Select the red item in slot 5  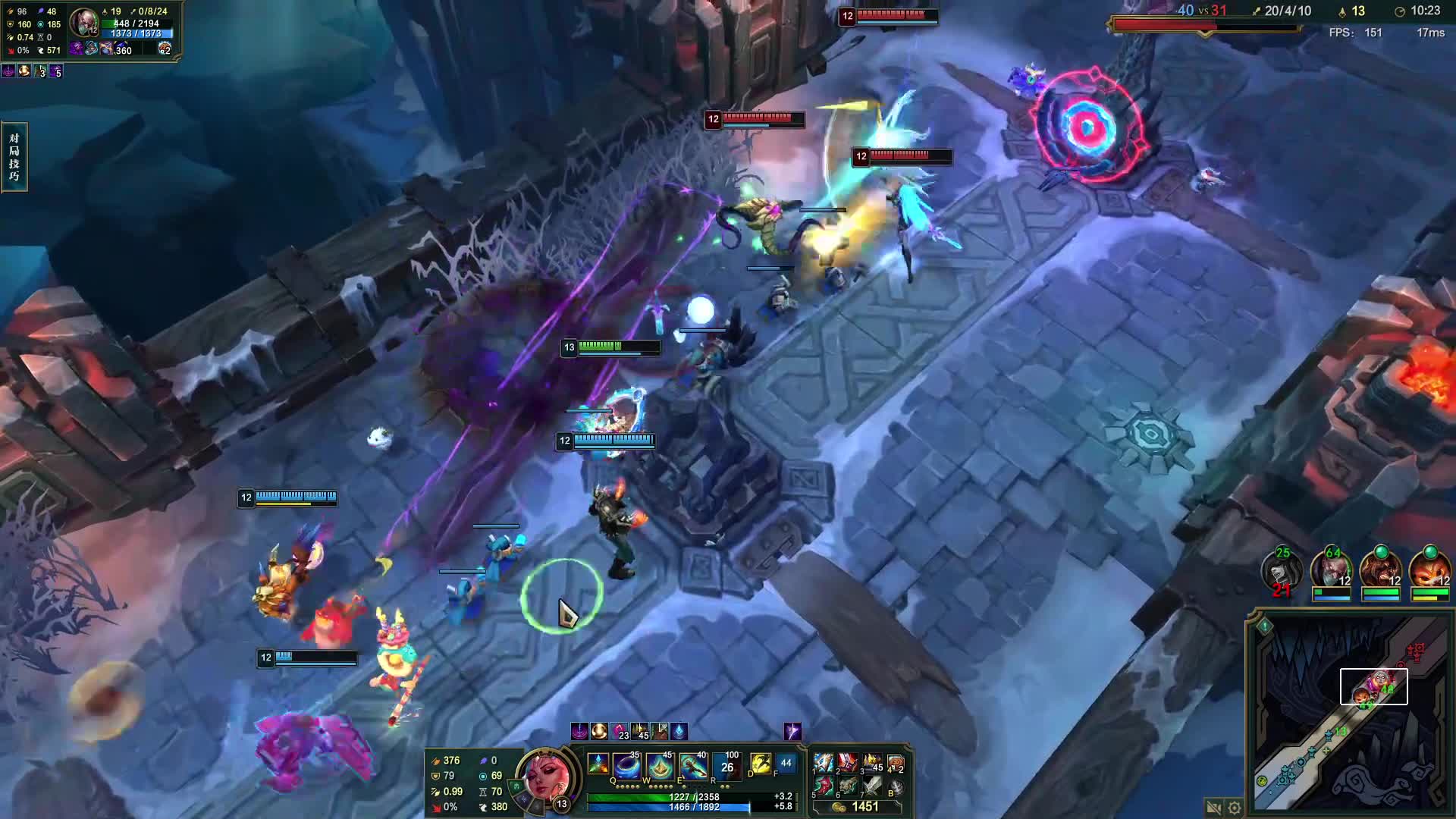pos(824,786)
